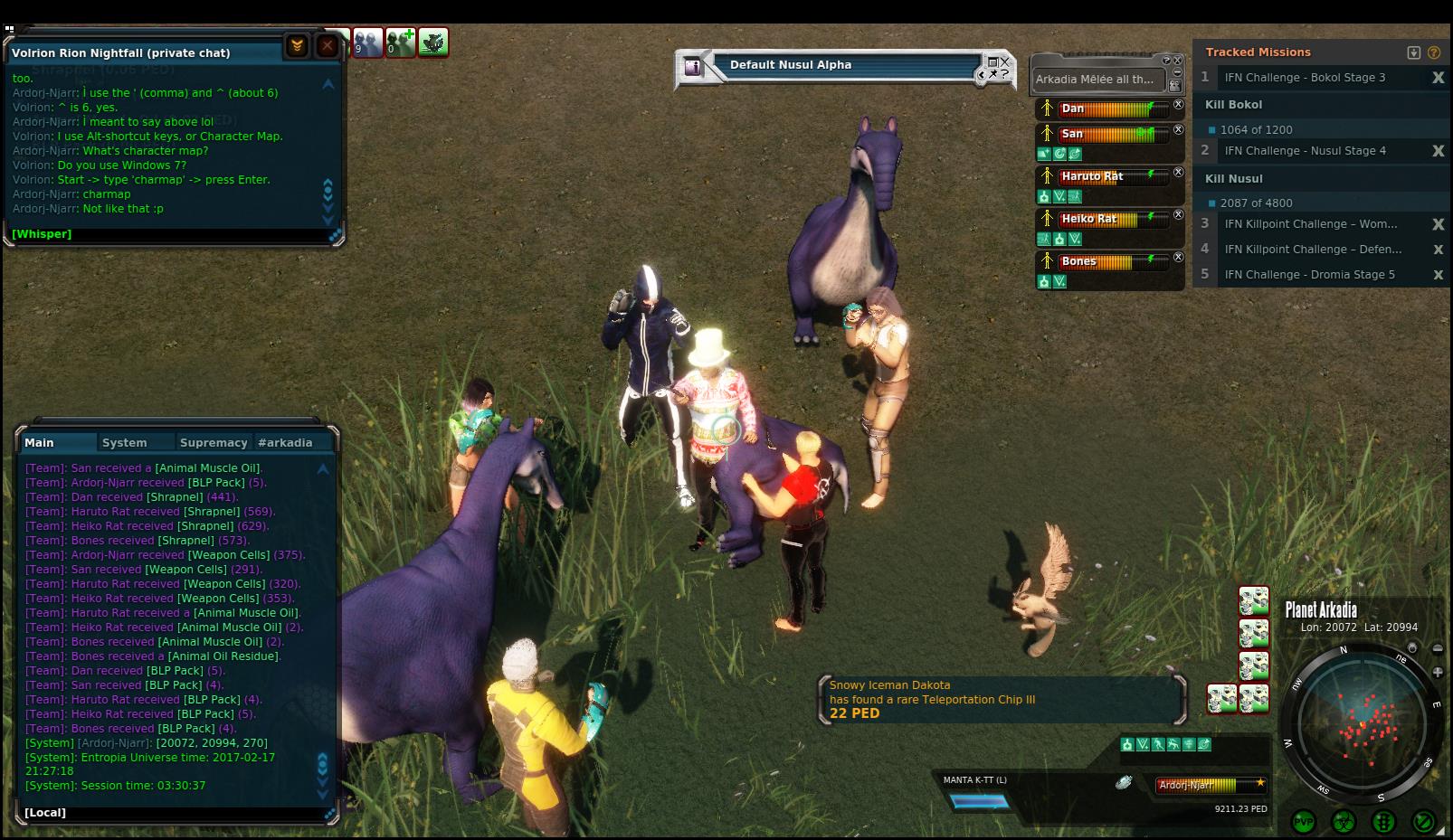
Task: Toggle the PVP radar filter button
Action: [x=1304, y=822]
